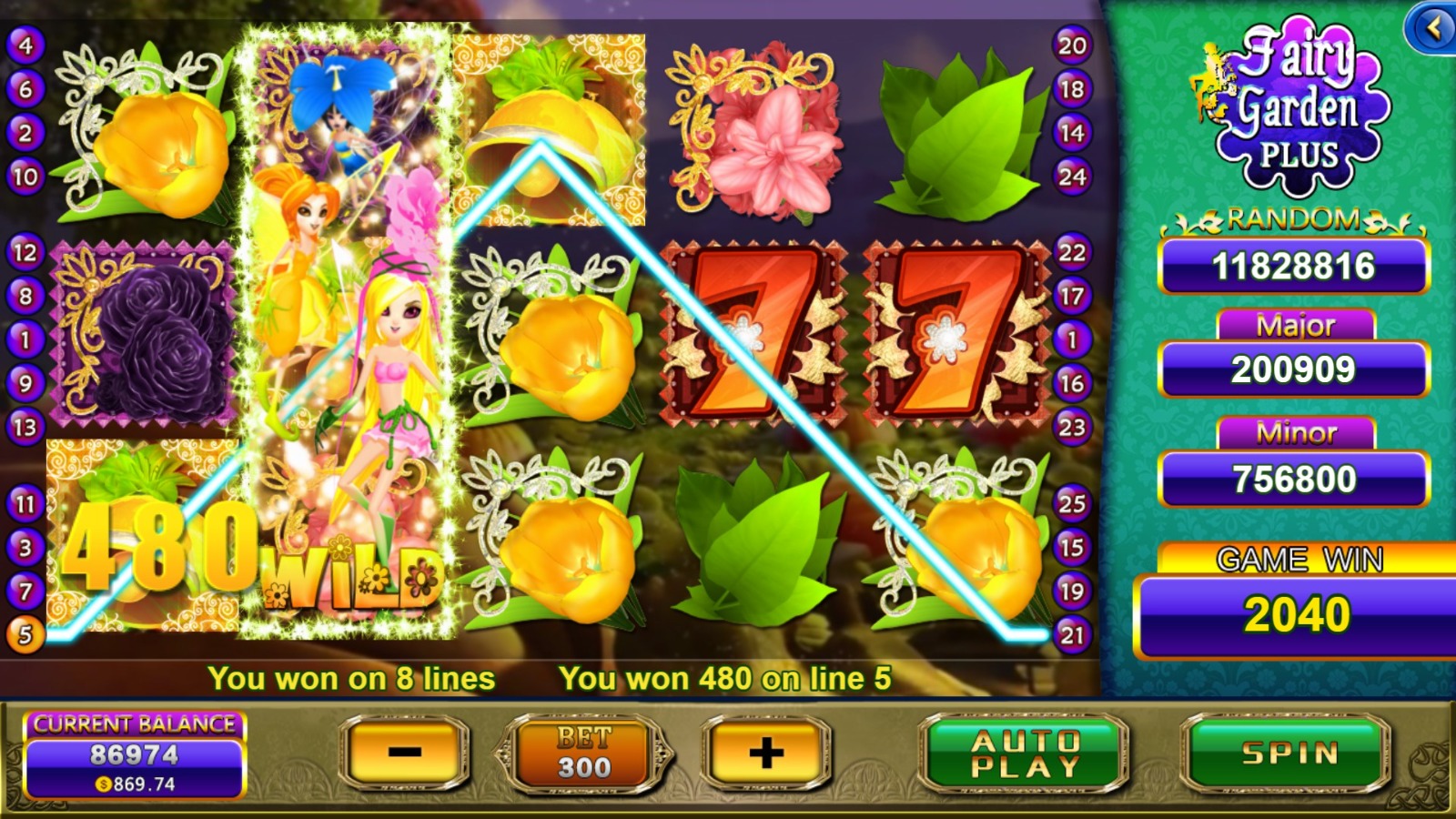The height and width of the screenshot is (819, 1456).
Task: Select the highlighted payline 5 marker
Action: [25, 634]
